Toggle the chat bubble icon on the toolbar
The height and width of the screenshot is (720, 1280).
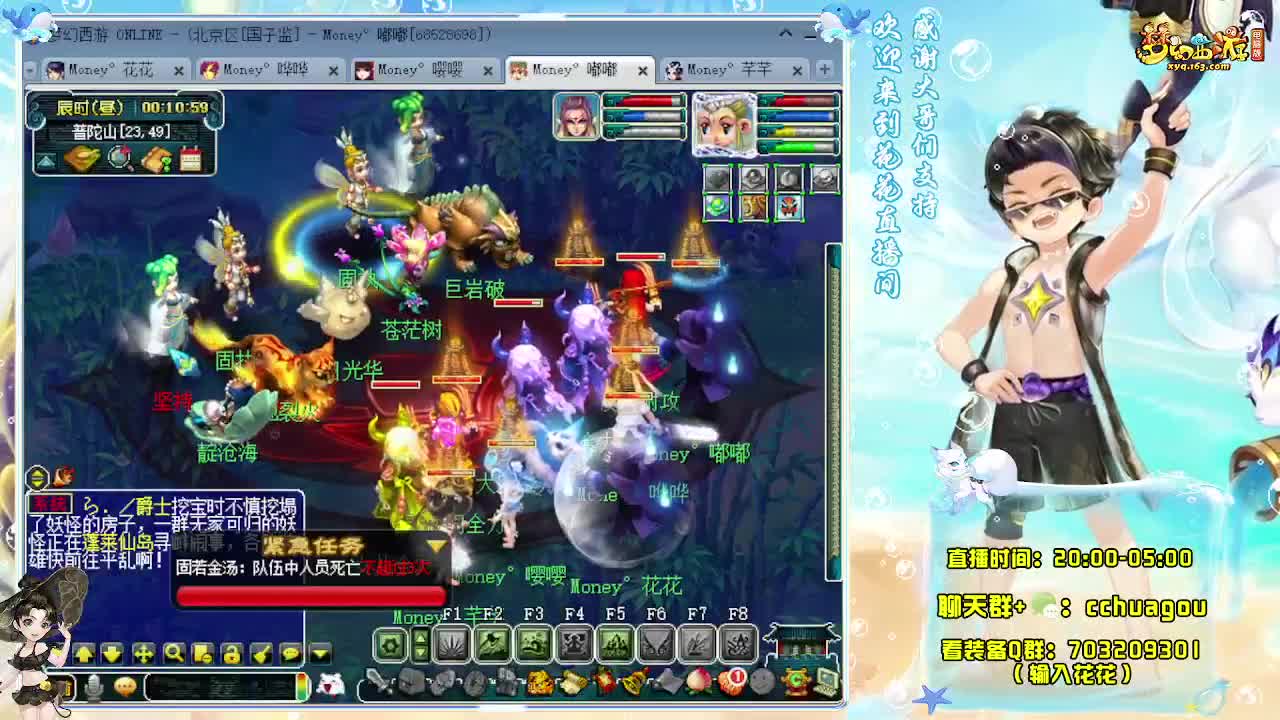click(x=290, y=654)
